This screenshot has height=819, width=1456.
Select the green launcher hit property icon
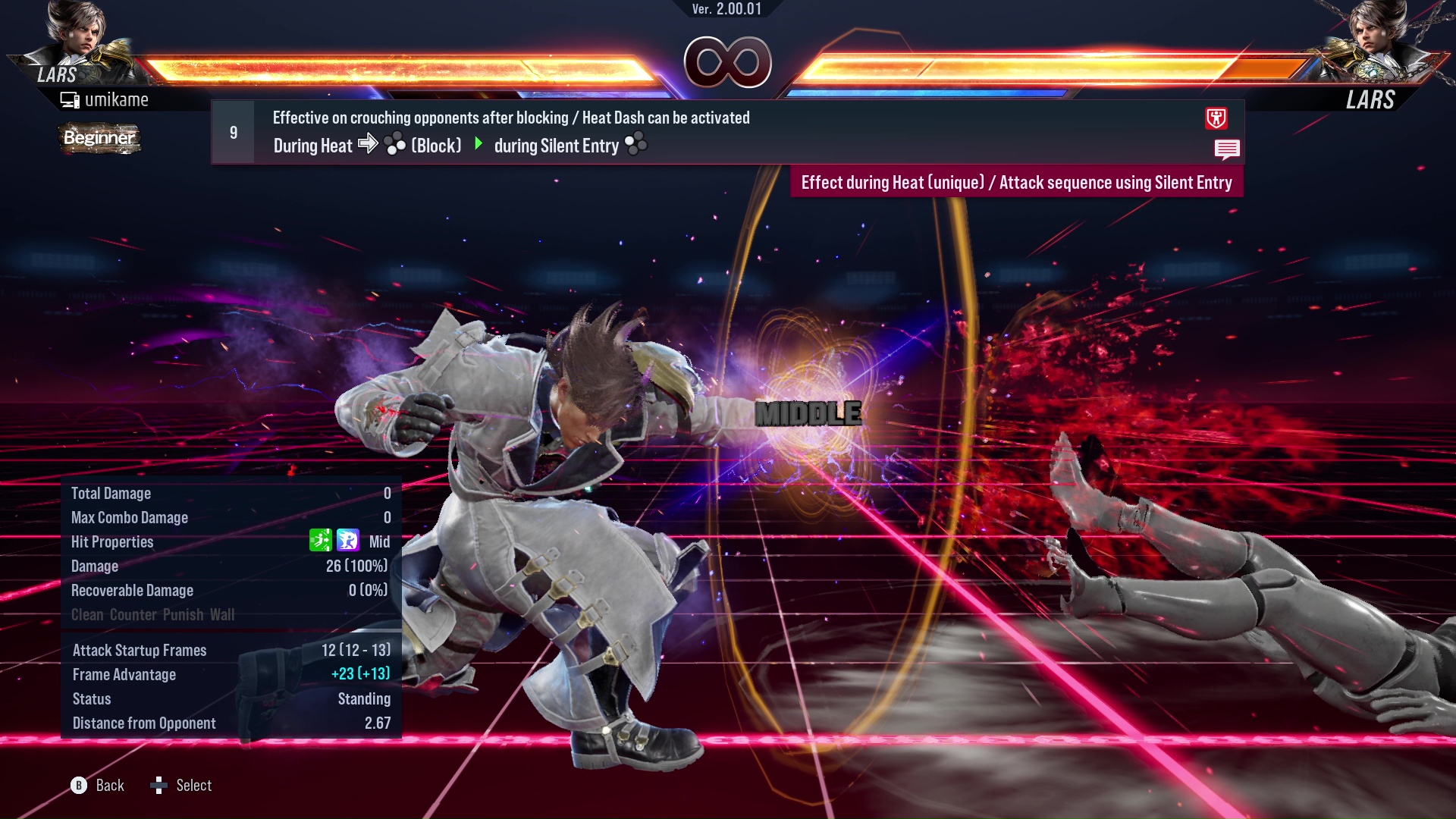(321, 540)
